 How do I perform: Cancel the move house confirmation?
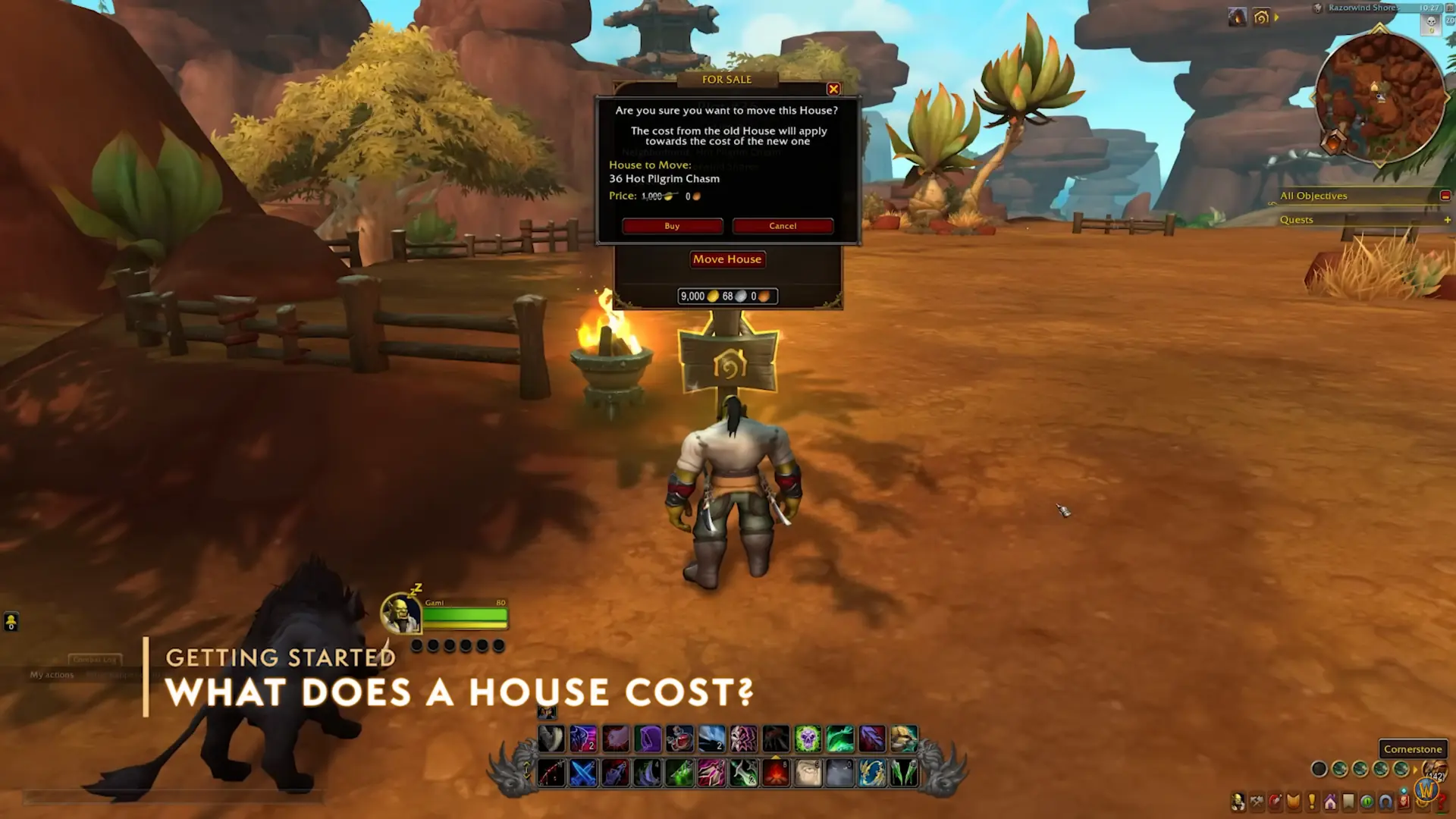783,226
